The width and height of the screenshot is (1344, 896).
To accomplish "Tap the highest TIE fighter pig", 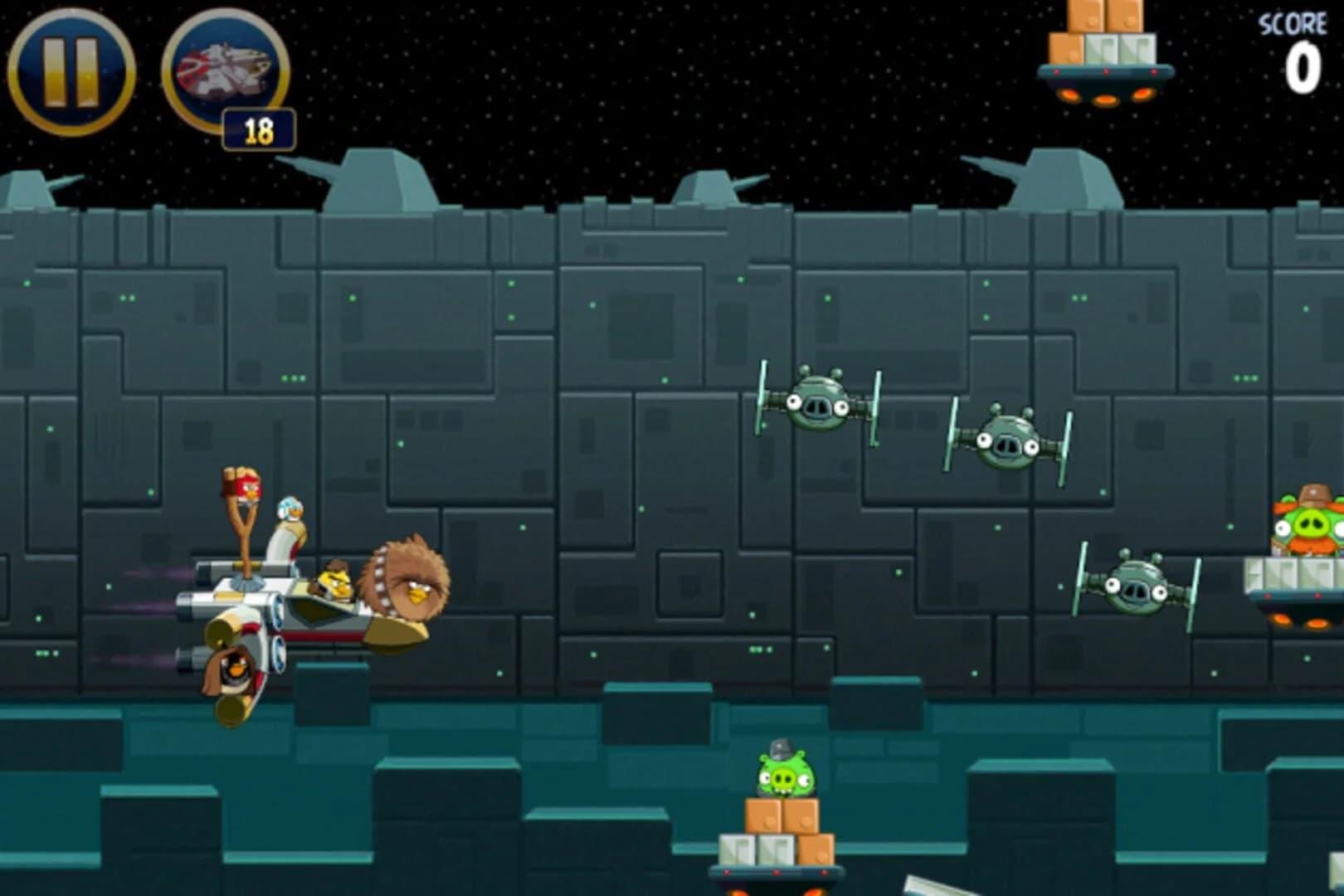I will pos(817,404).
